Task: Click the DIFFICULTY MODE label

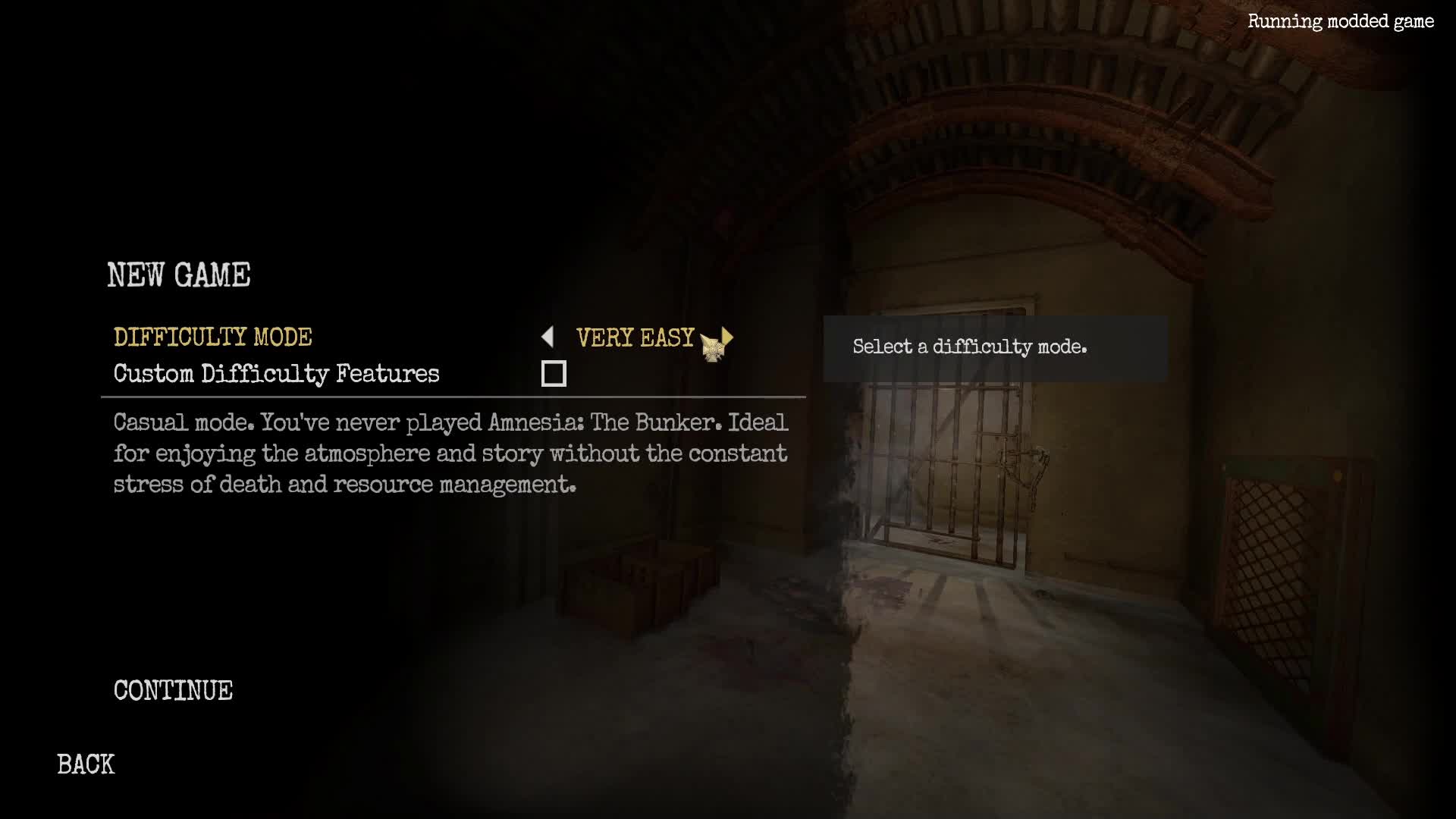Action: tap(212, 337)
